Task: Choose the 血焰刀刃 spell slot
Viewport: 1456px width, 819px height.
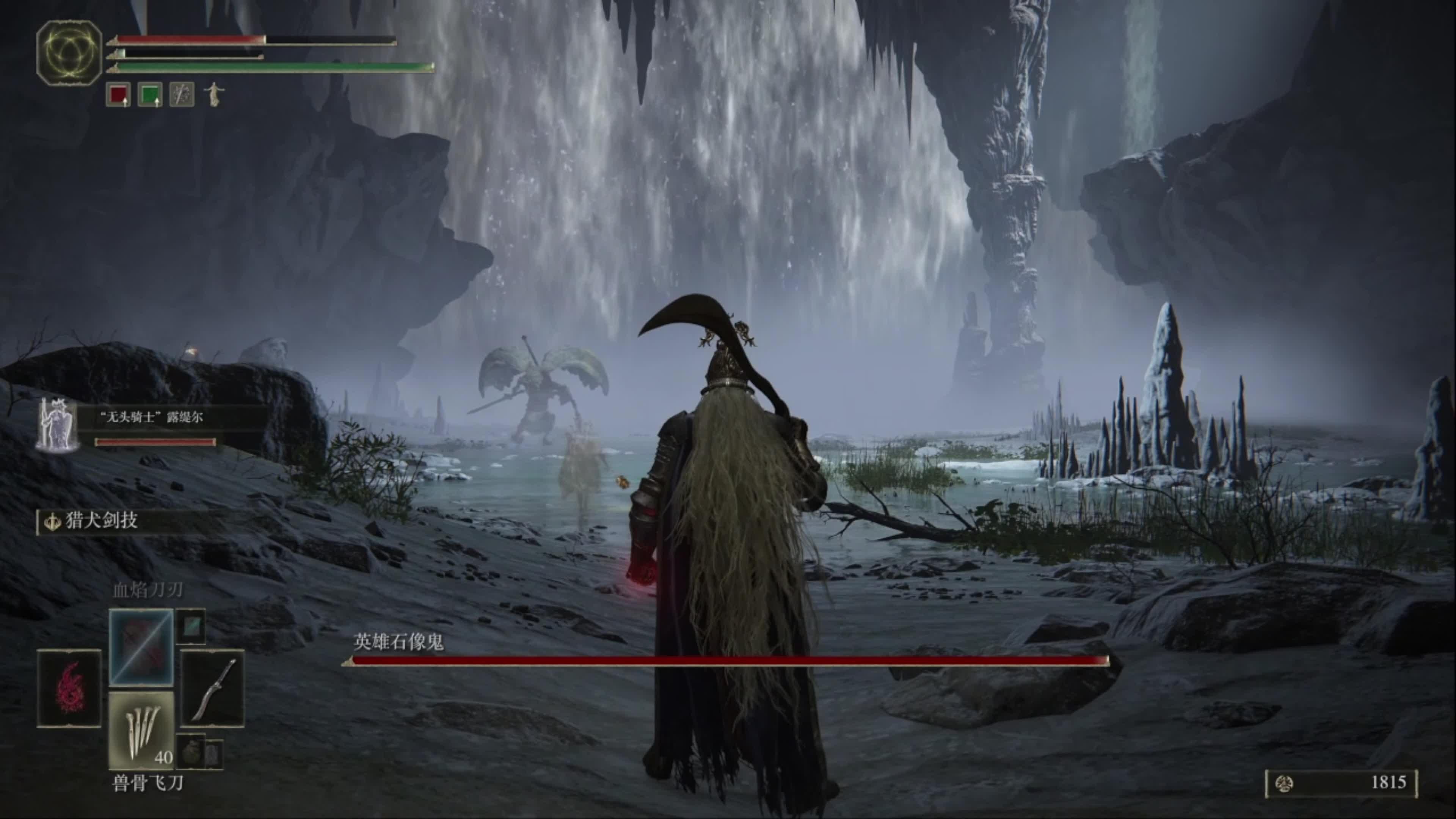Action: pyautogui.click(x=141, y=647)
